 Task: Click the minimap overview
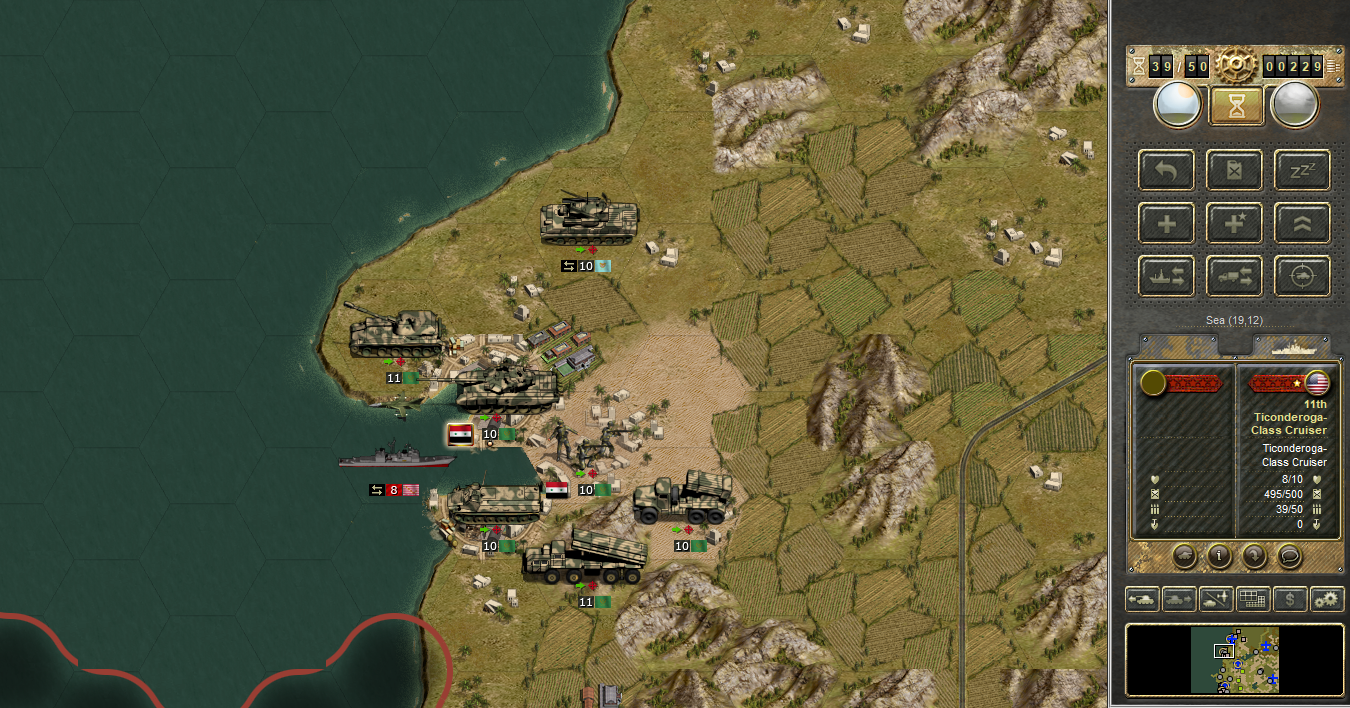[1235, 660]
